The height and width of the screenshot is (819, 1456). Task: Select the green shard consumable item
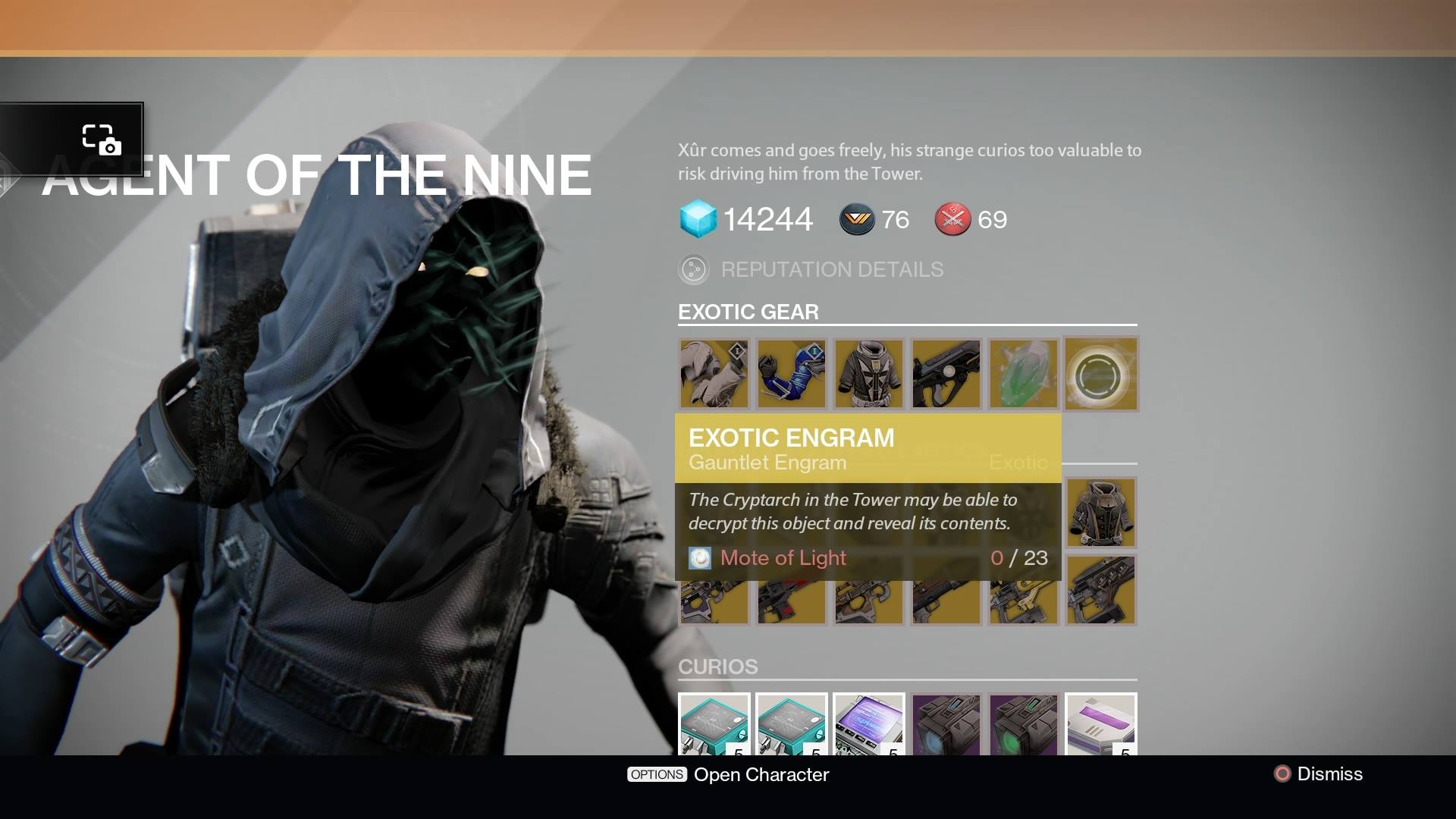(1023, 374)
